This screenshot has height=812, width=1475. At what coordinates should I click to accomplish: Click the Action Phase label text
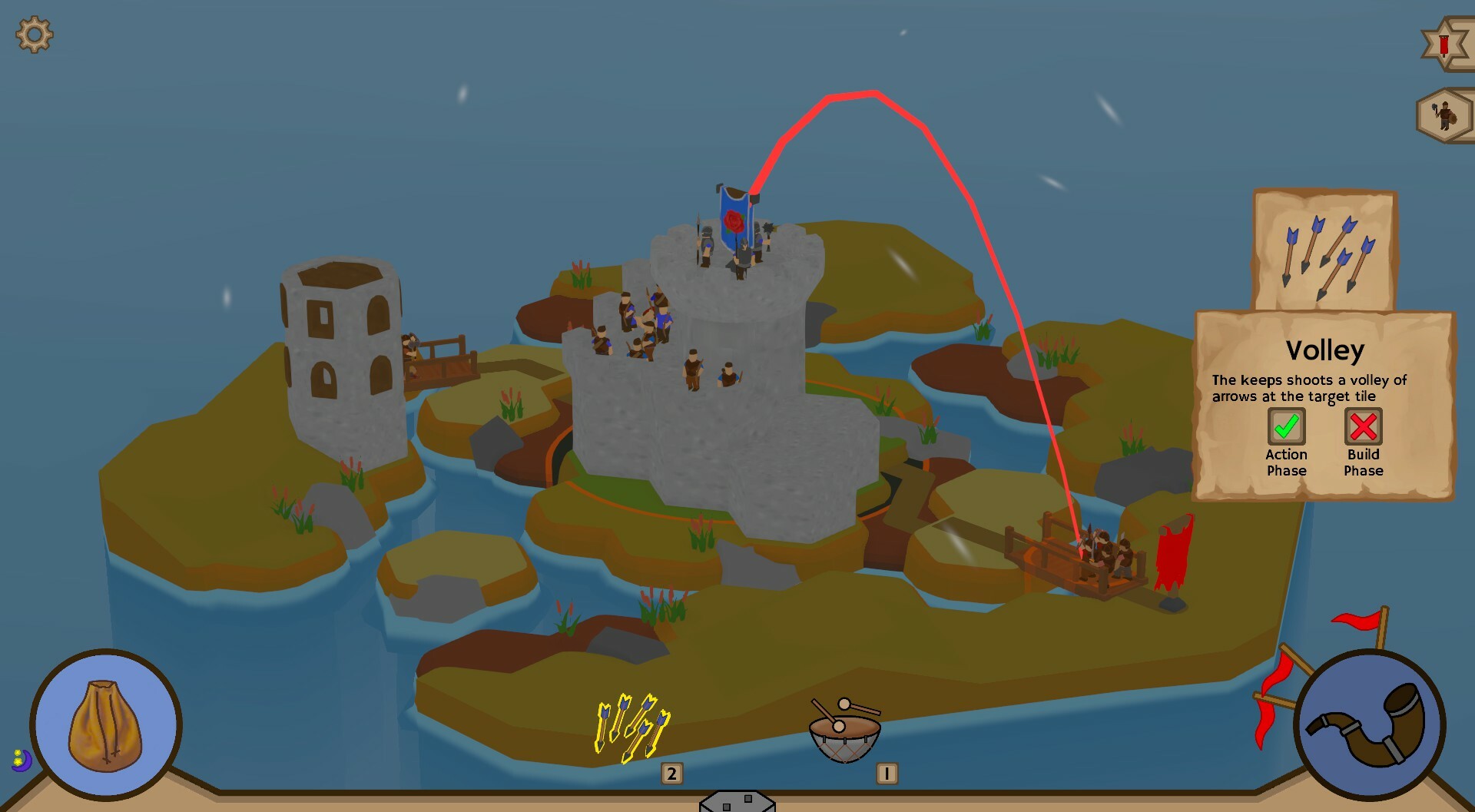[x=1286, y=462]
